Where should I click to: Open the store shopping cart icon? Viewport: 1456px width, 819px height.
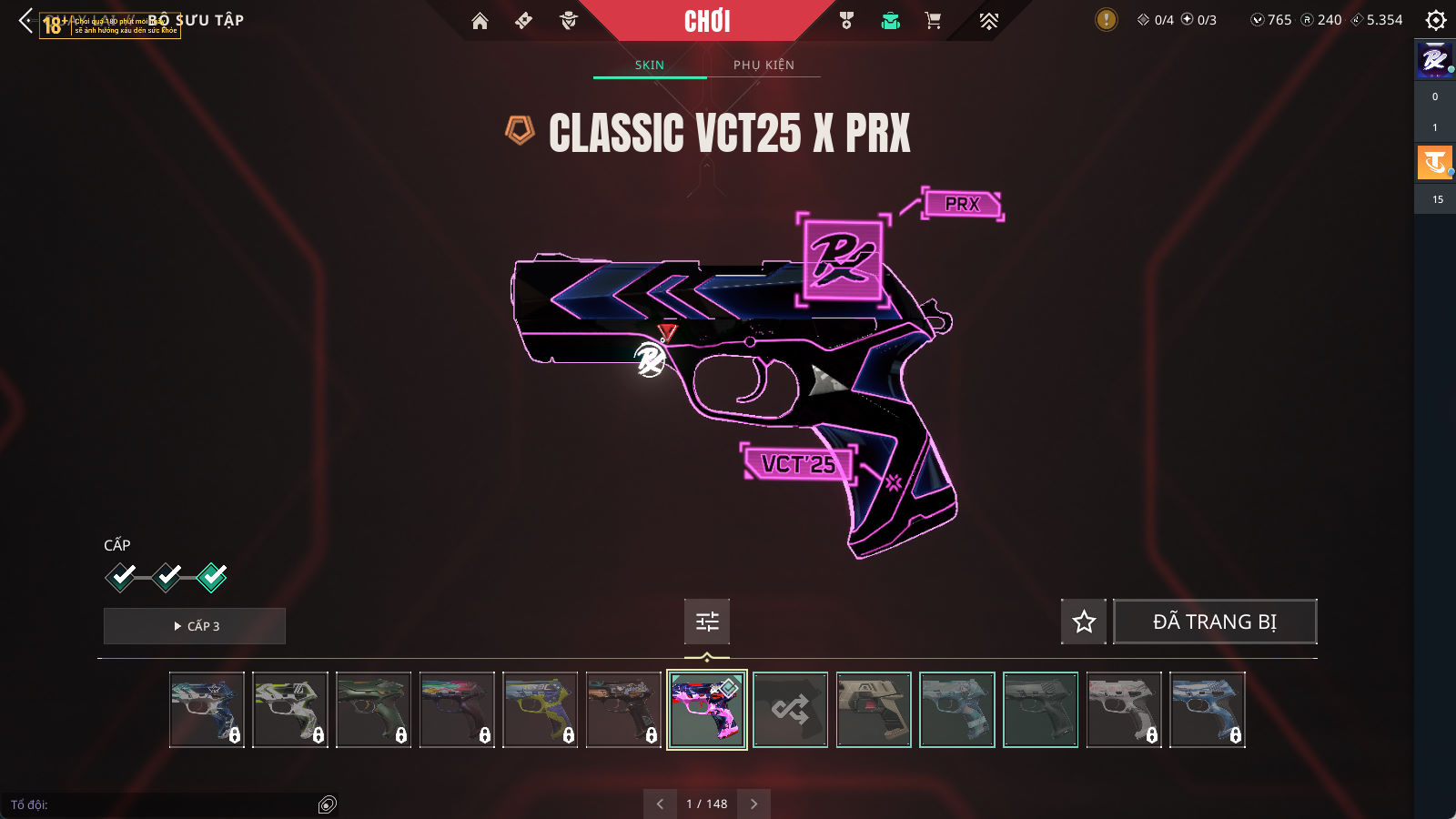933,21
